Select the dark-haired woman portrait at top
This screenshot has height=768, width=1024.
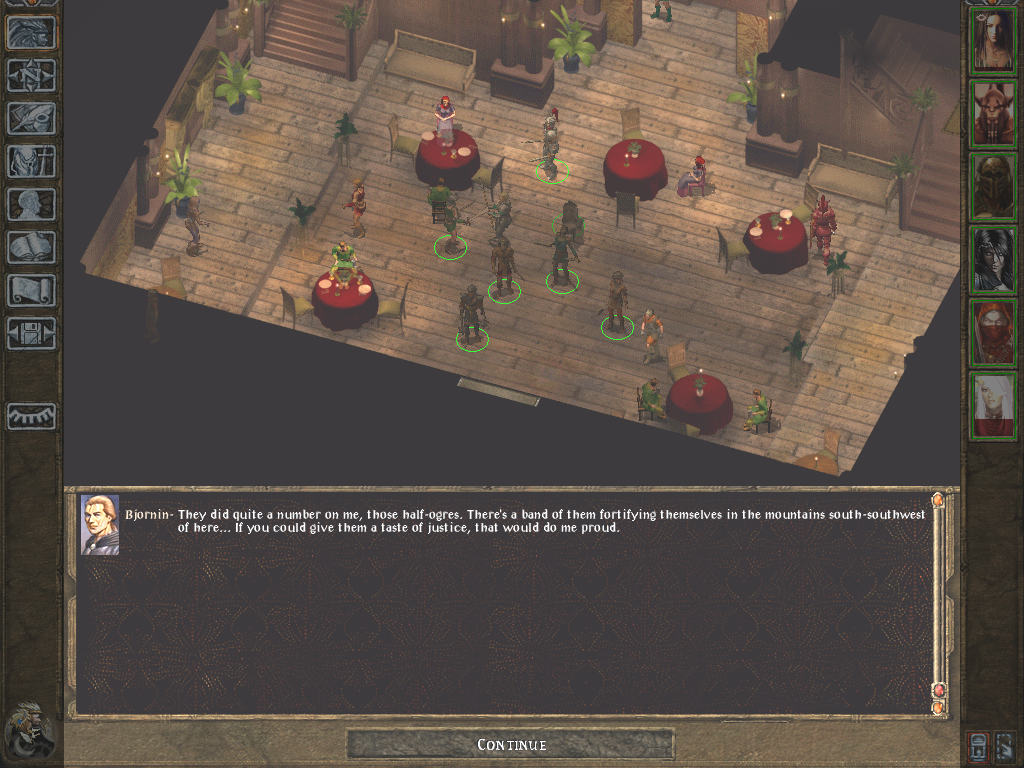tap(993, 40)
